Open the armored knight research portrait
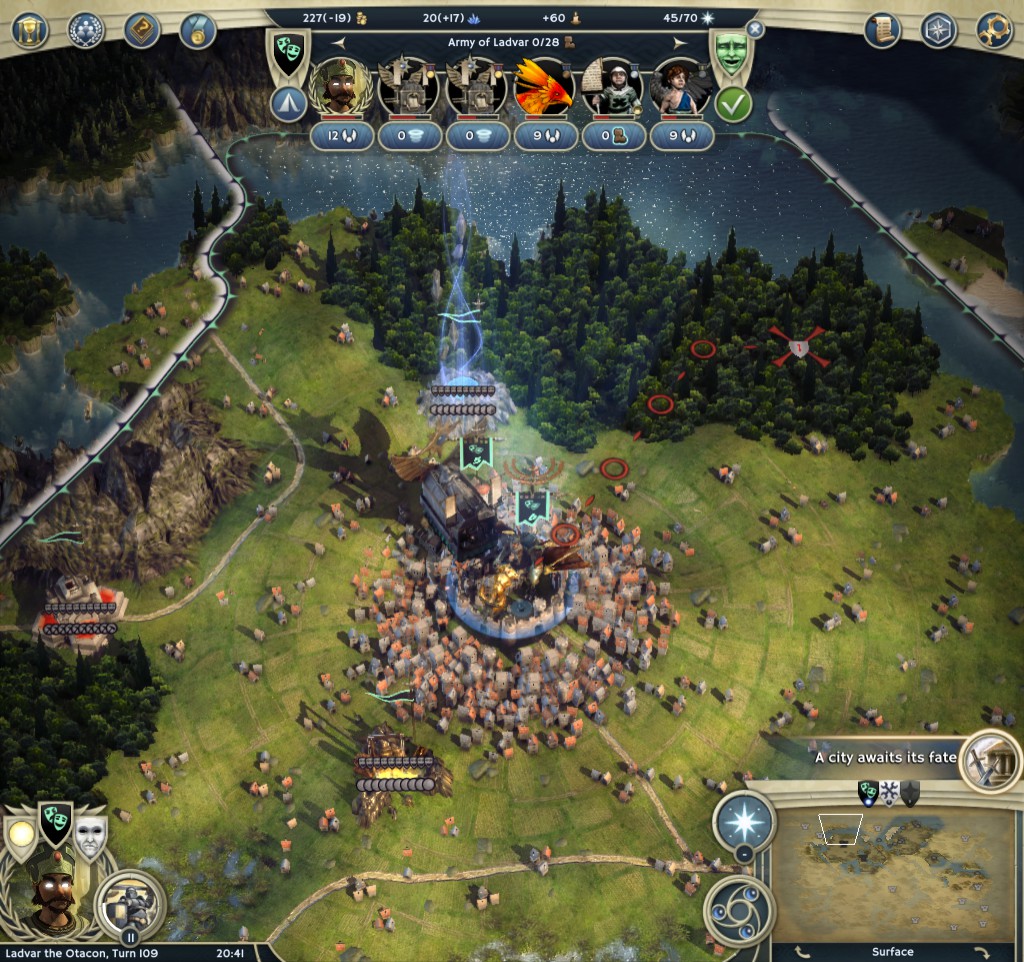This screenshot has height=962, width=1024. (x=130, y=903)
